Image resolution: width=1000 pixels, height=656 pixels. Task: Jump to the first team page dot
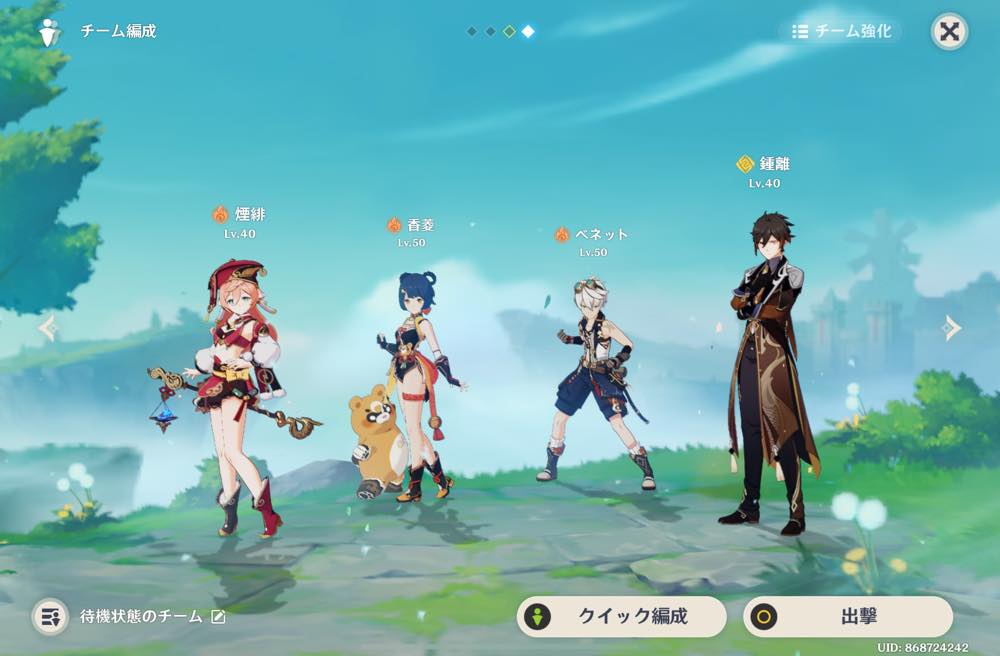click(x=471, y=31)
